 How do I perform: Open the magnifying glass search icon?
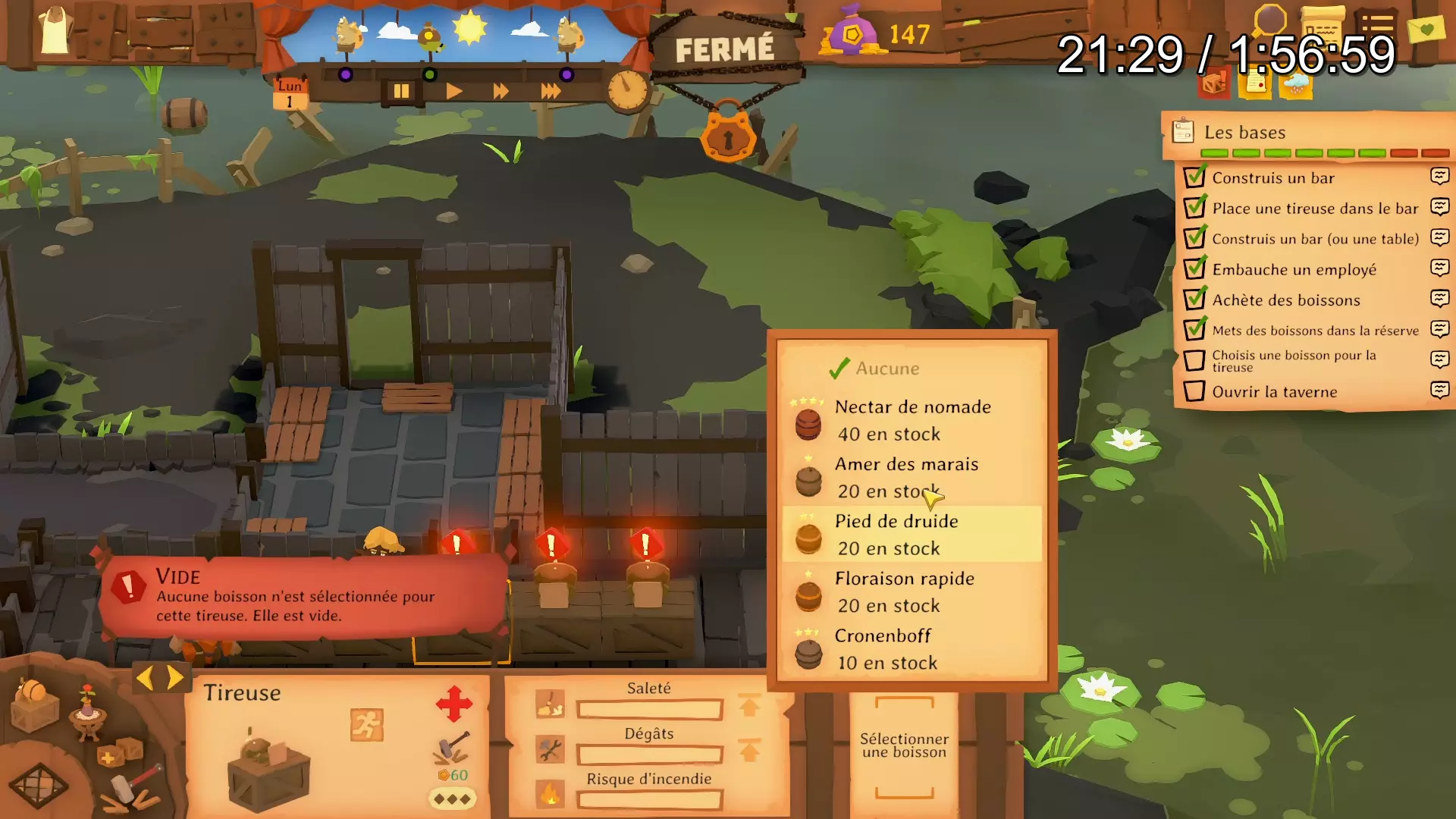click(1269, 20)
